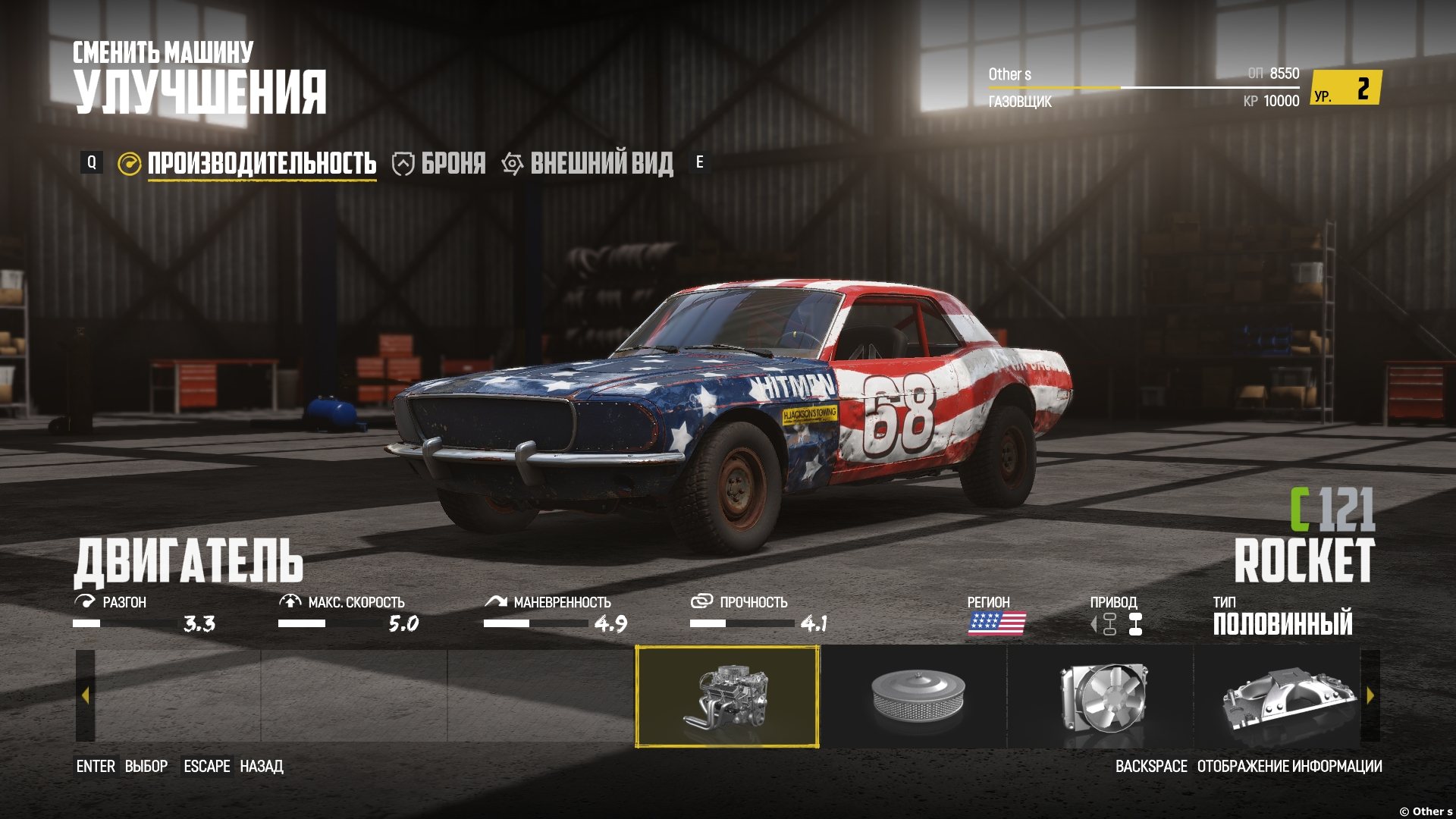1456x819 pixels.
Task: Switch to the Производительность tab
Action: 261,164
